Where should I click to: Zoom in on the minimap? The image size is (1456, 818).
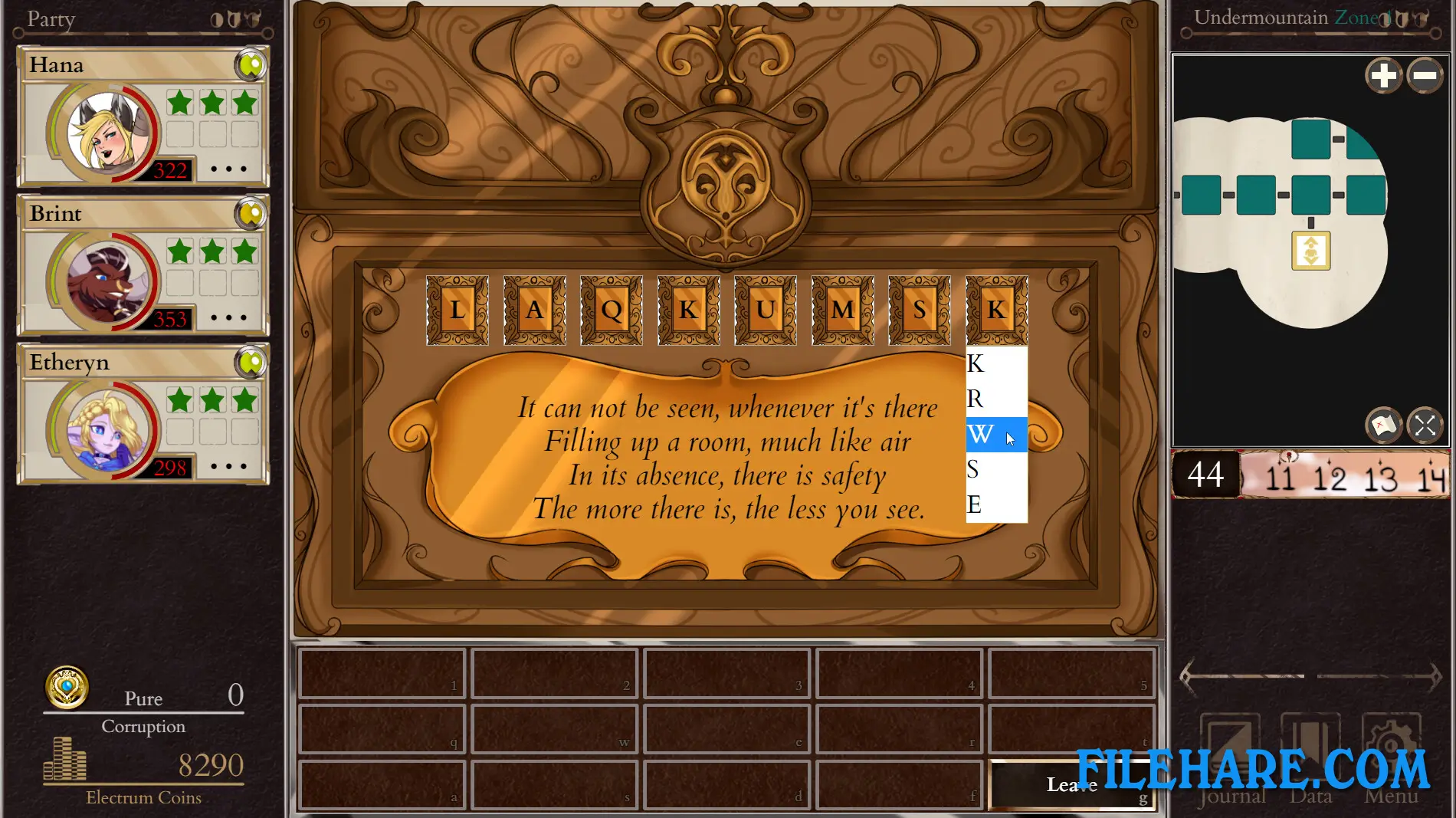pyautogui.click(x=1384, y=76)
